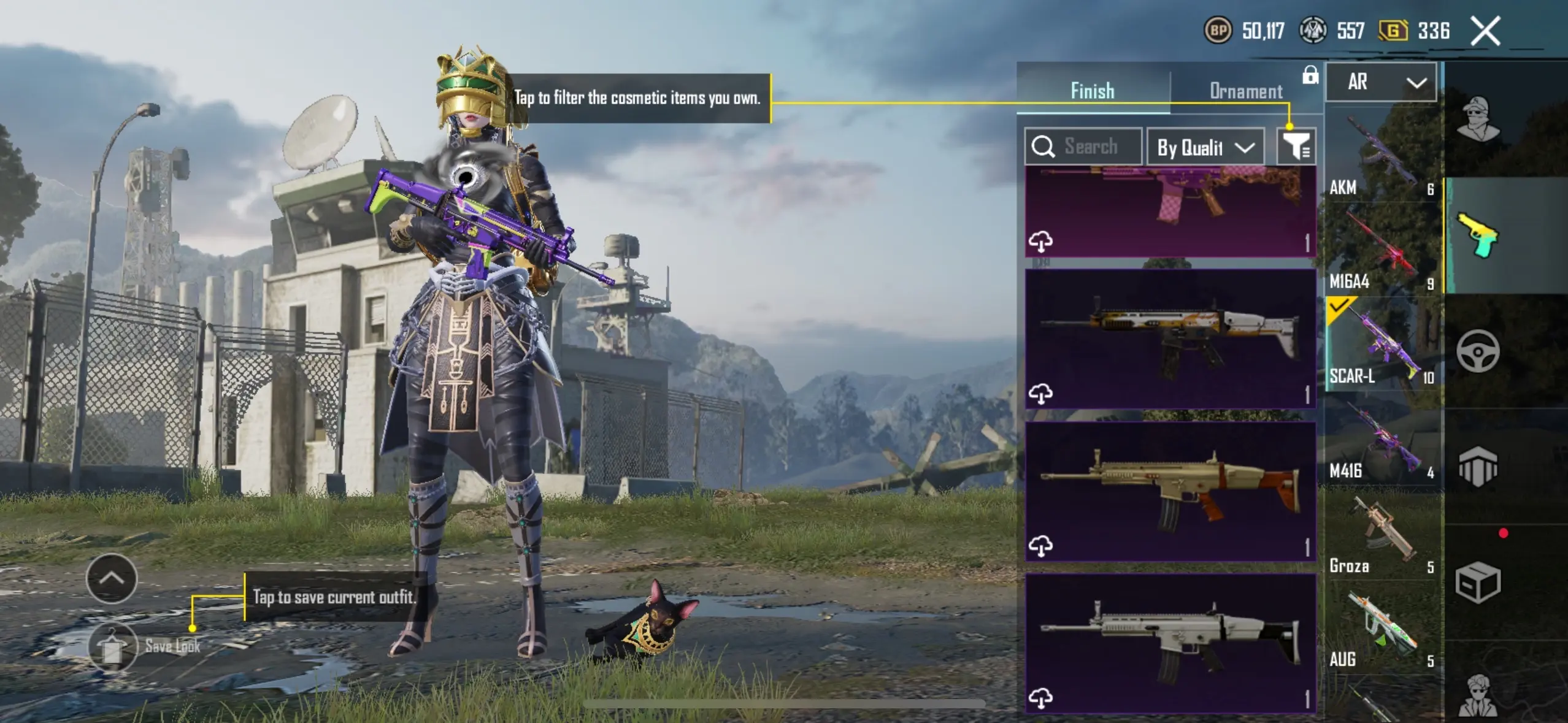This screenshot has height=723, width=1568.
Task: Choose the white and black SCAR-L finish
Action: (x=1170, y=643)
